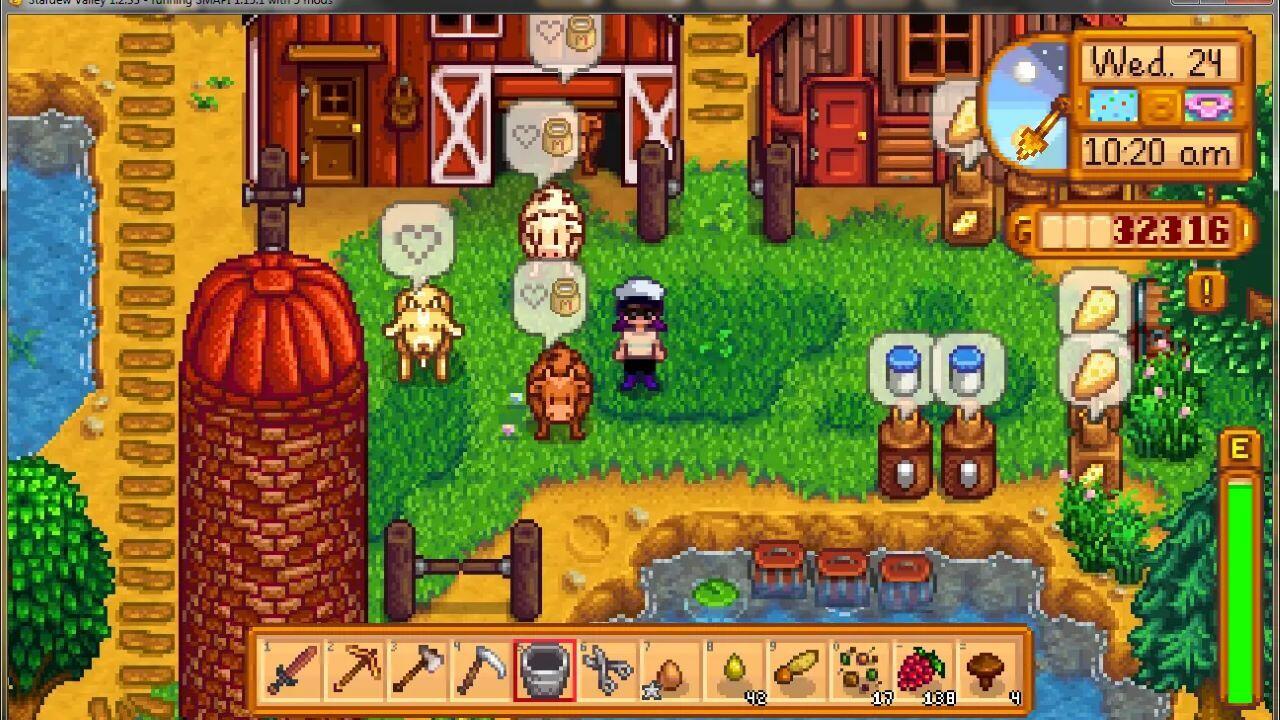Select the sword in the hotbar
The width and height of the screenshot is (1280, 720).
pos(293,669)
